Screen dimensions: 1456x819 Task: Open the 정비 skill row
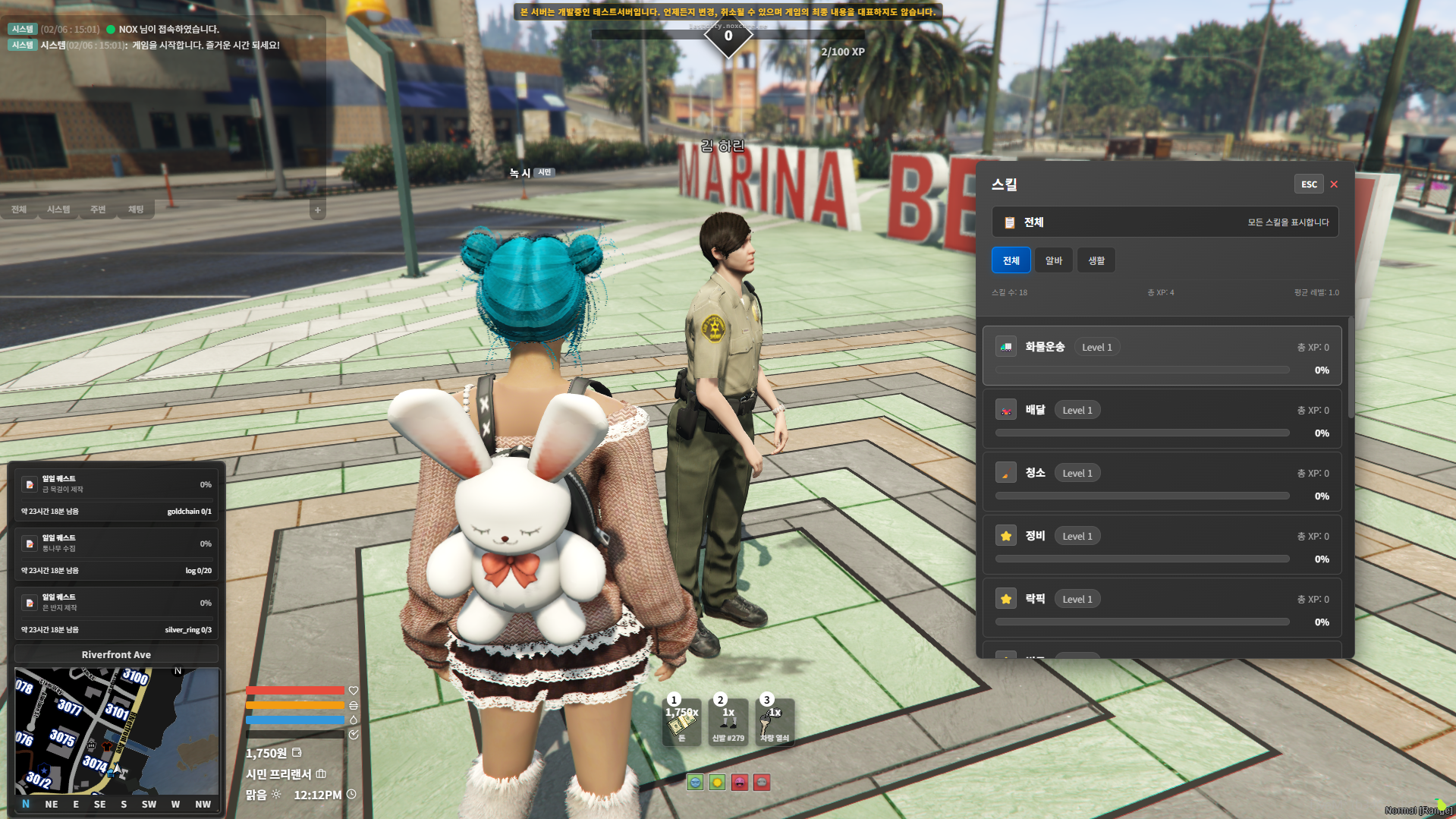tap(1161, 545)
